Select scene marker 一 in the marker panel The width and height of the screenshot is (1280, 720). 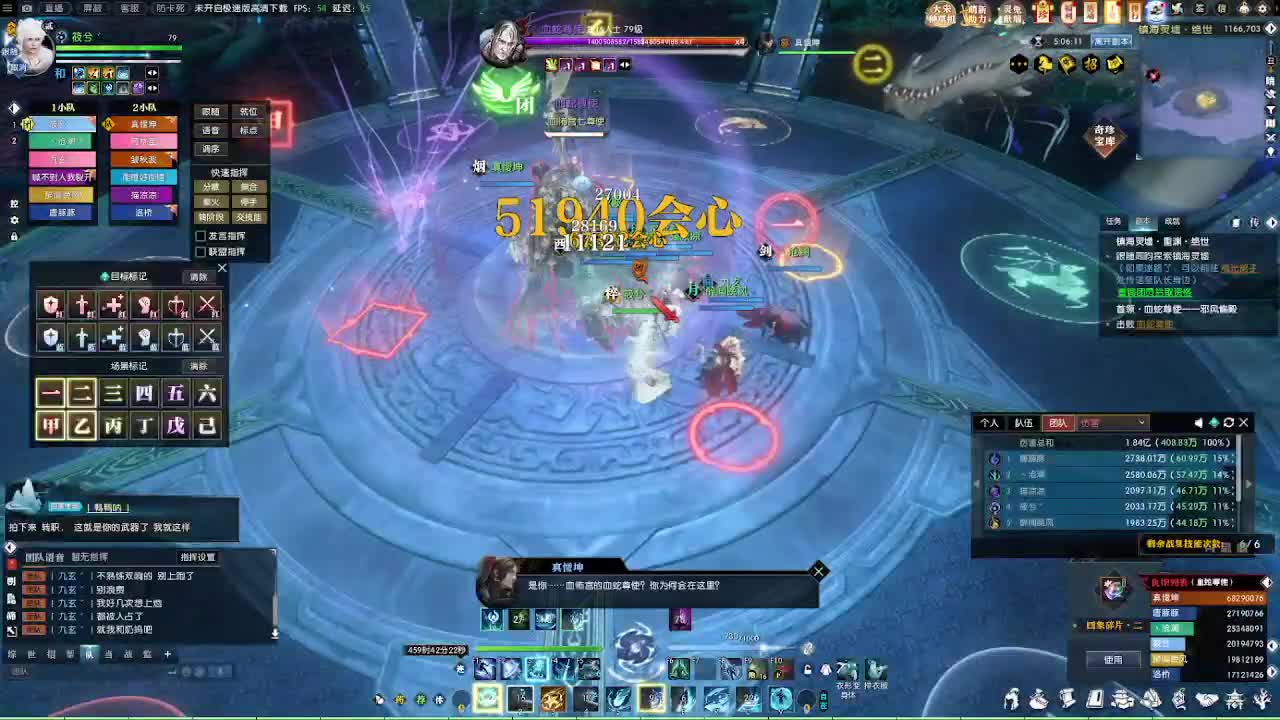(51, 392)
